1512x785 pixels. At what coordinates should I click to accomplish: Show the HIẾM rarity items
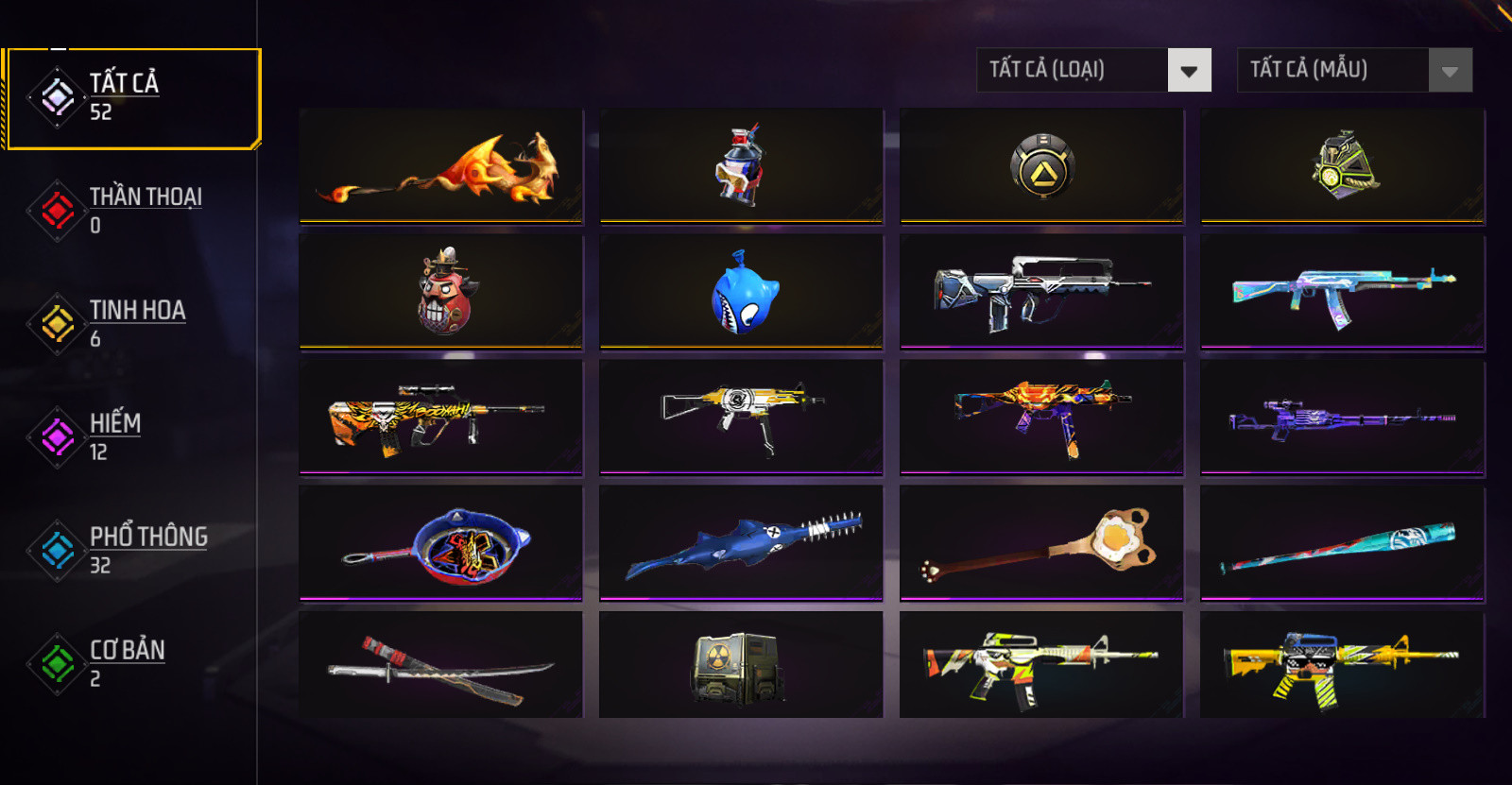[x=132, y=436]
